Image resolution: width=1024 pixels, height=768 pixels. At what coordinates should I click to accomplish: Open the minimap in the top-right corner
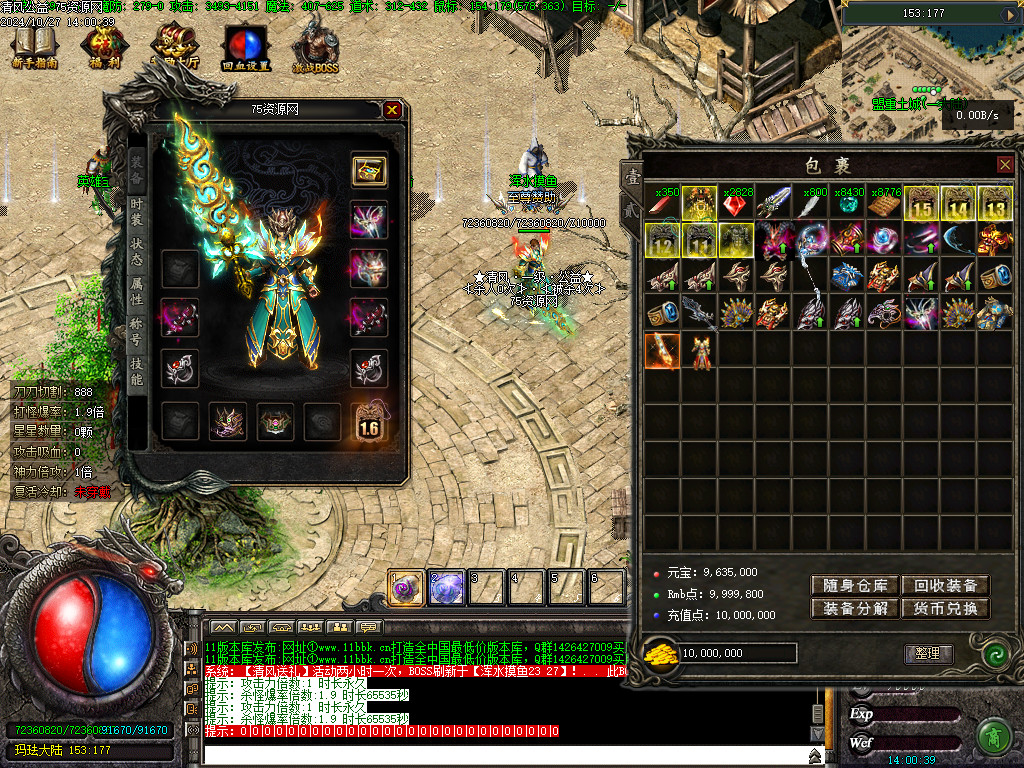(932, 60)
